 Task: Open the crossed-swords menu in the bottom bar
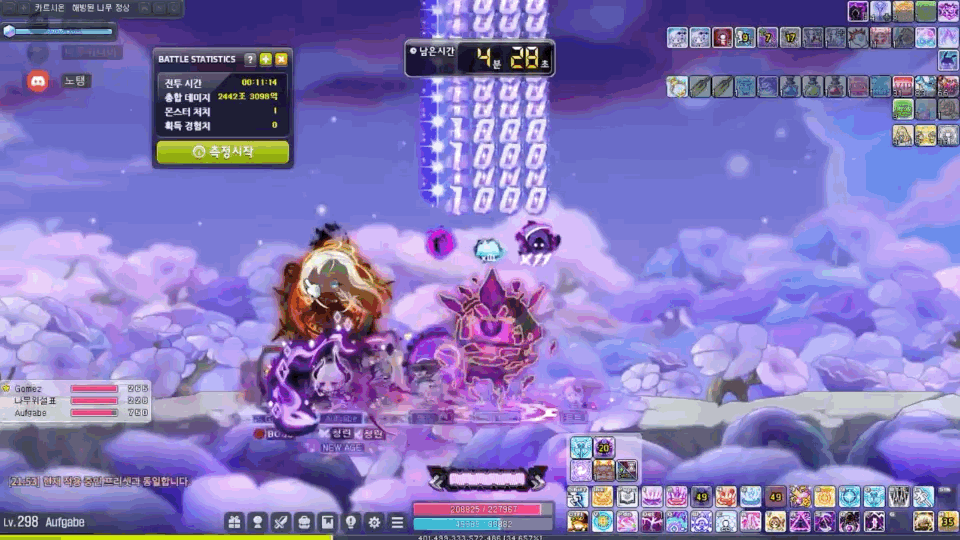(x=281, y=521)
